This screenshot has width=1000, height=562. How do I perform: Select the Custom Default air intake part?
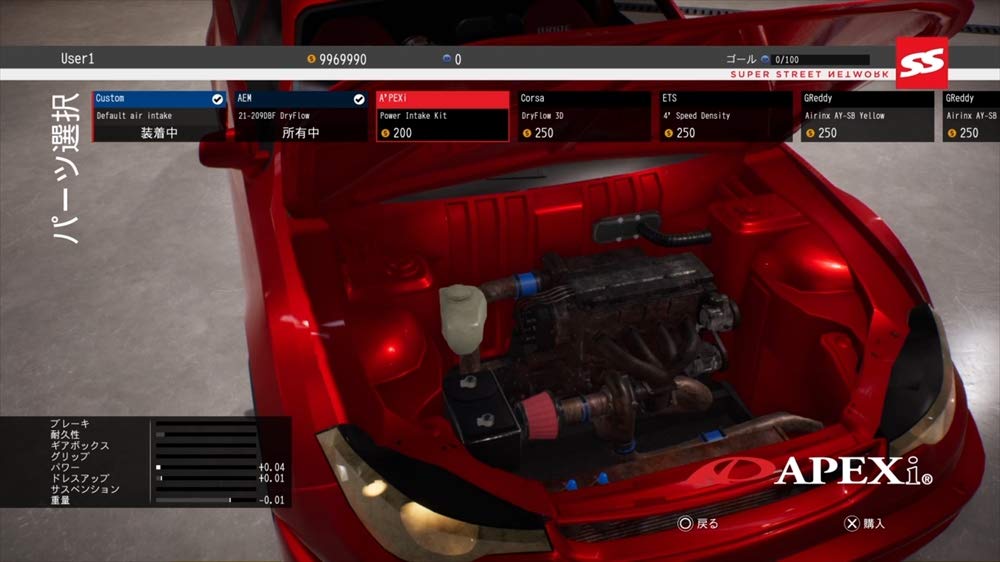pos(159,116)
